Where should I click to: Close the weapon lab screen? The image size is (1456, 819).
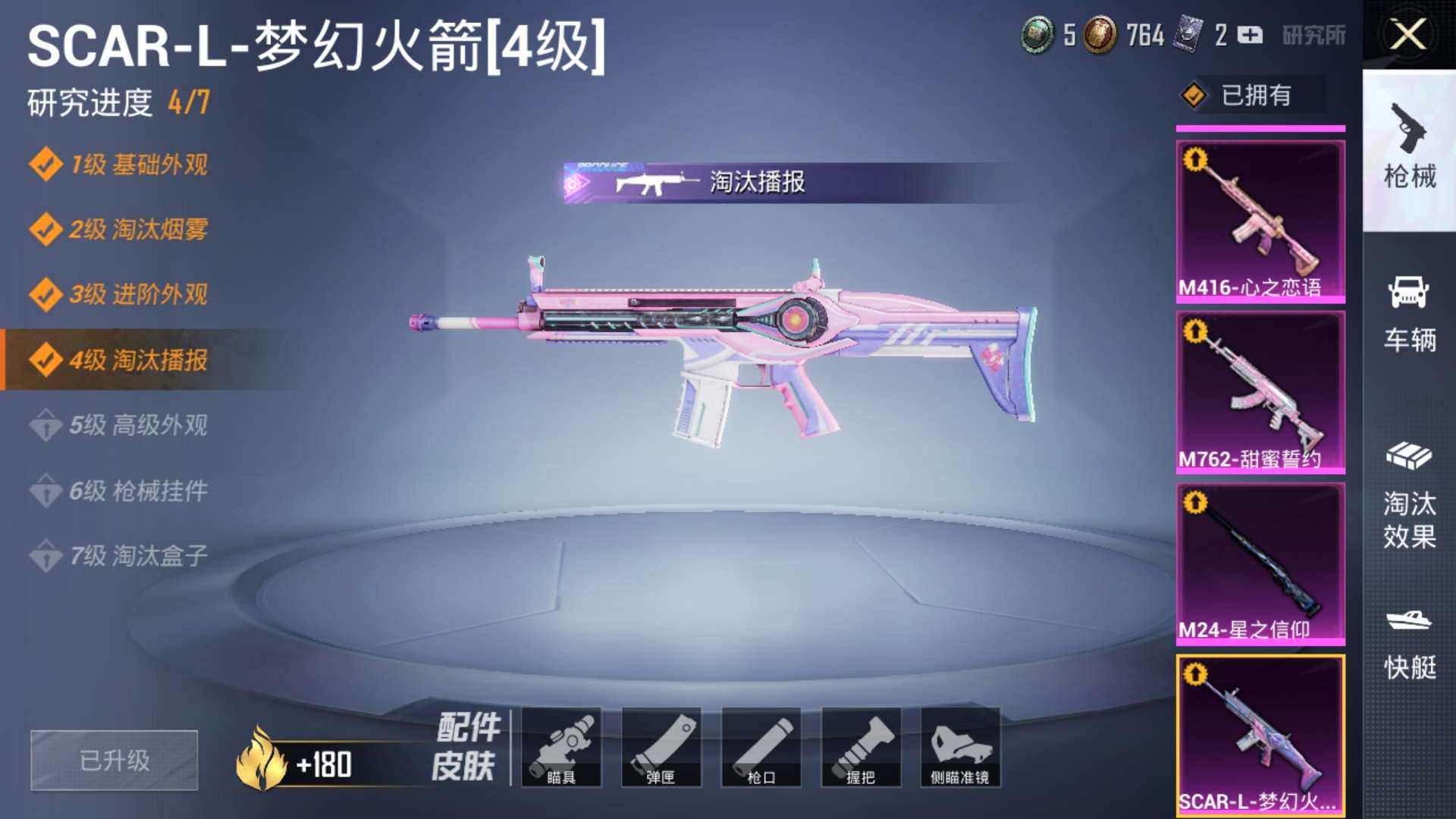1408,35
